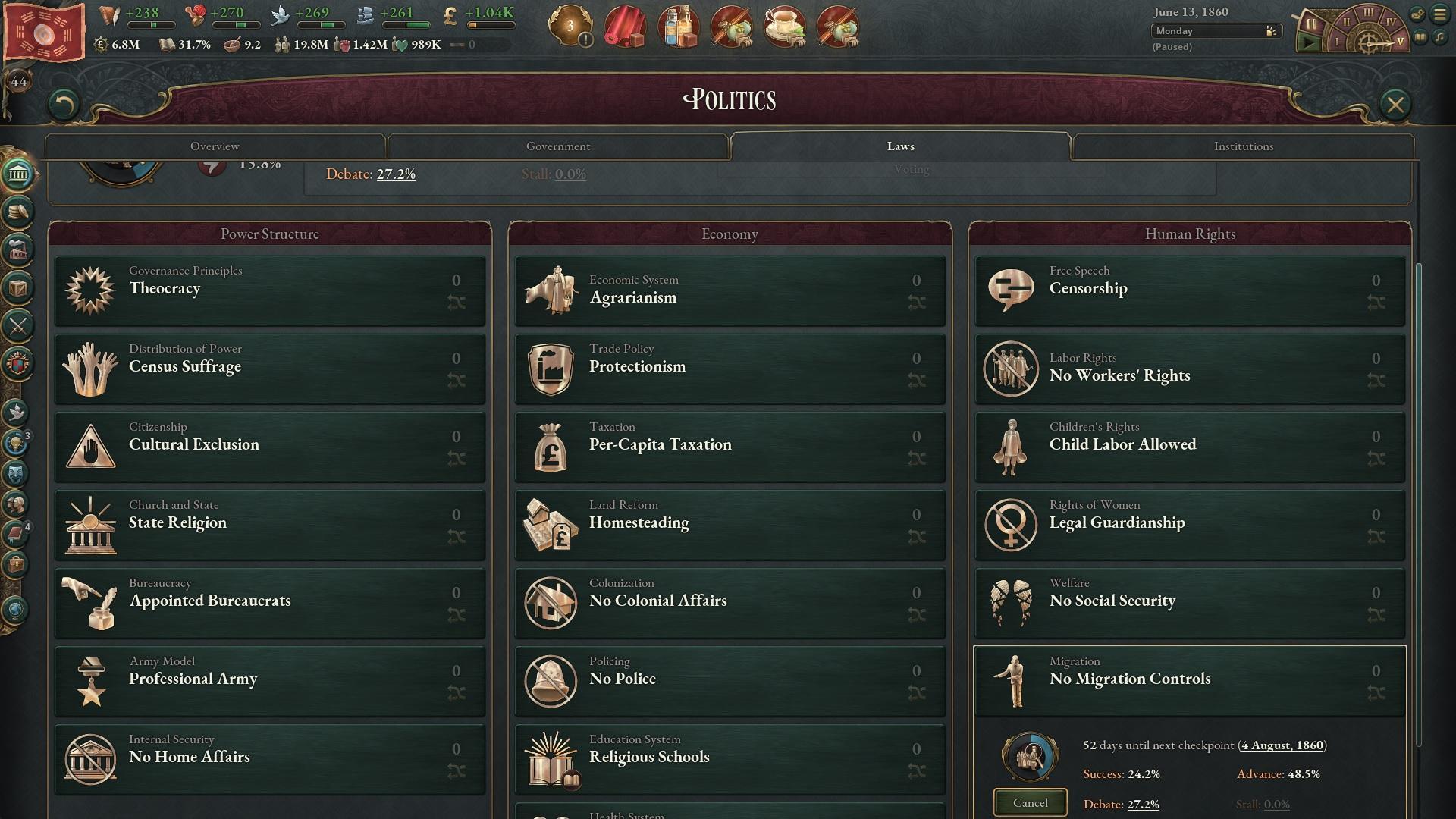Go back with the return arrow button
Screen dimensions: 1456x819
tap(64, 104)
